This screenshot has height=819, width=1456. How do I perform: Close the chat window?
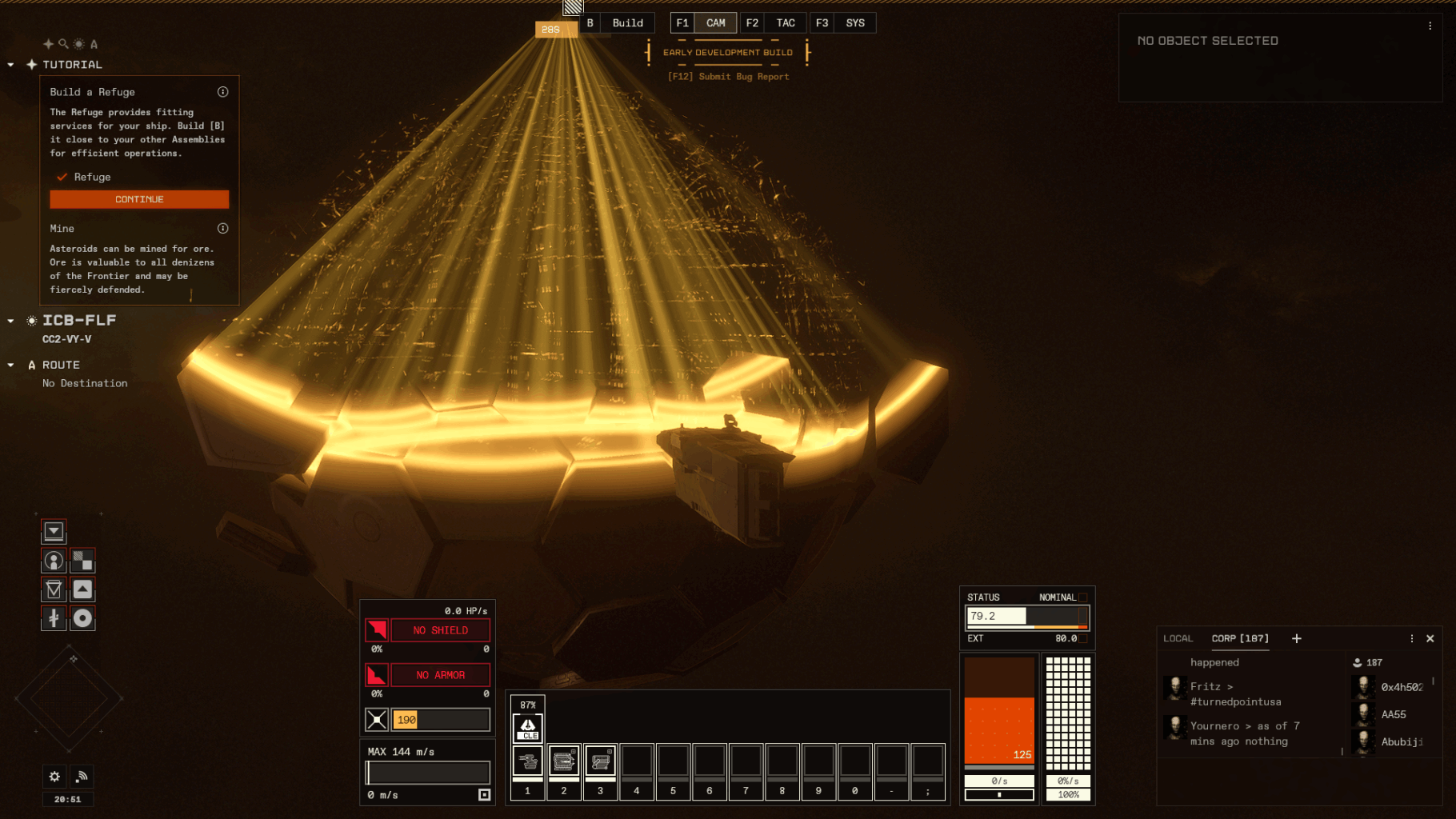(1430, 638)
